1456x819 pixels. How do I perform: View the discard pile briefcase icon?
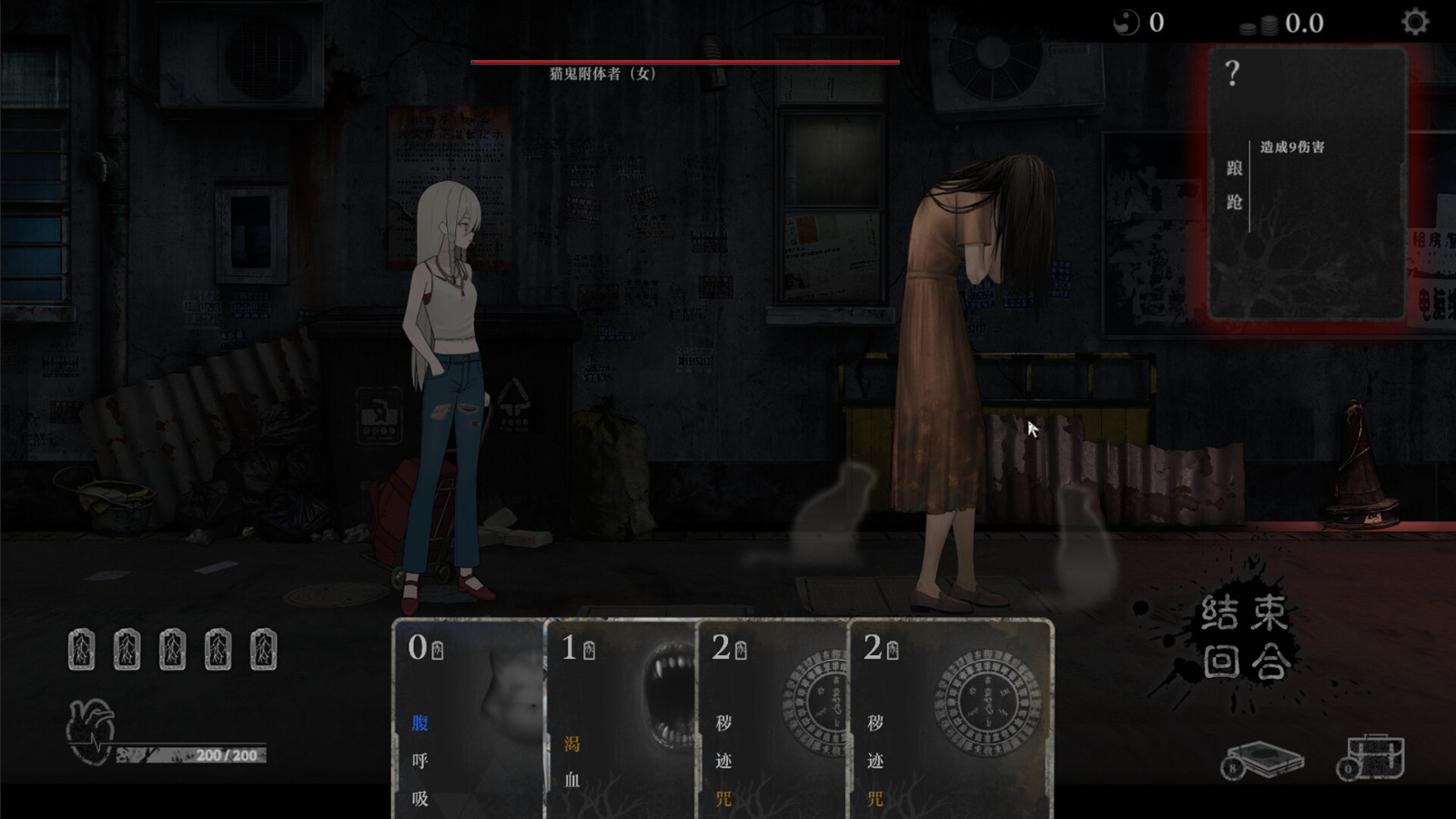click(x=1374, y=757)
